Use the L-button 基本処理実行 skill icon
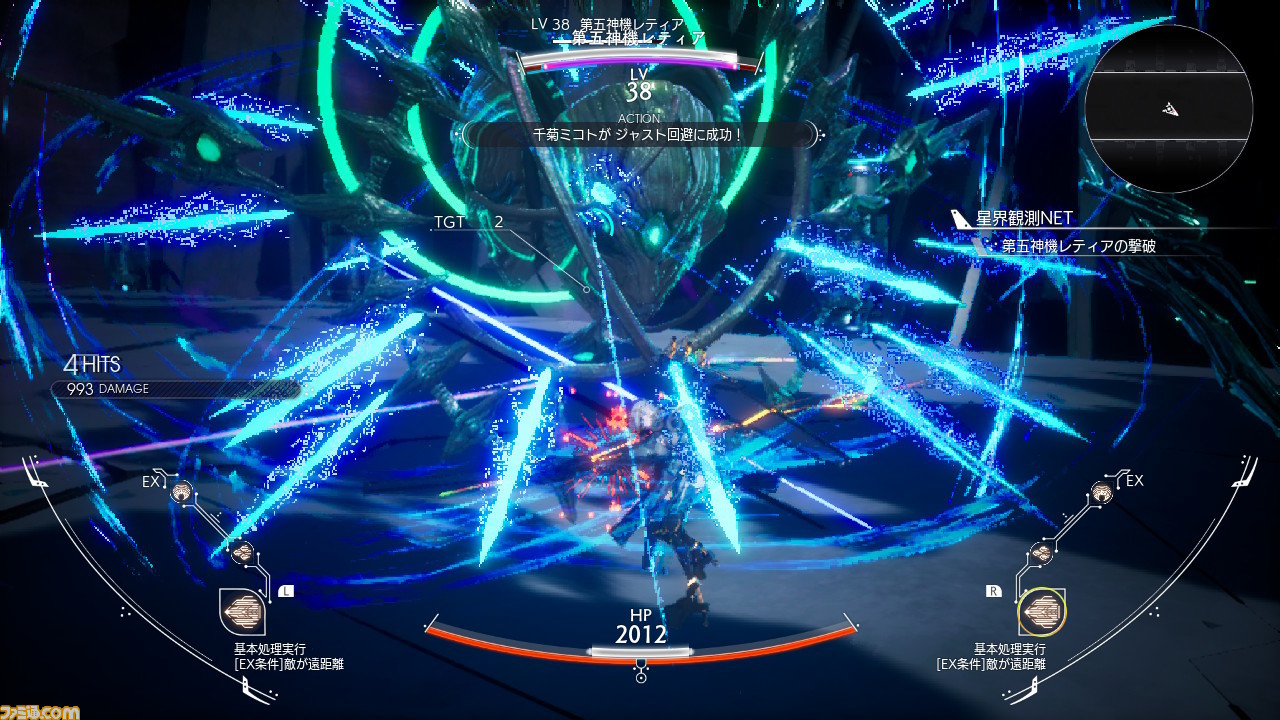 242,611
